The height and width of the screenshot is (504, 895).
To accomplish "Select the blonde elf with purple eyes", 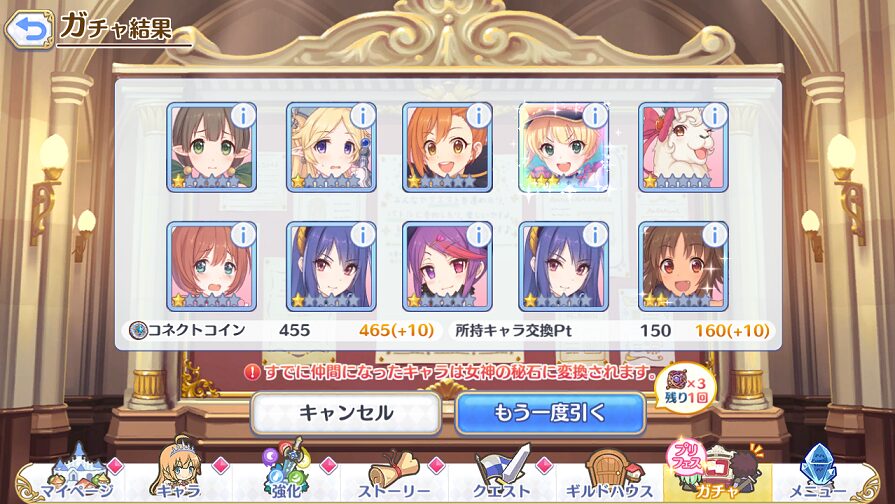I will click(329, 147).
